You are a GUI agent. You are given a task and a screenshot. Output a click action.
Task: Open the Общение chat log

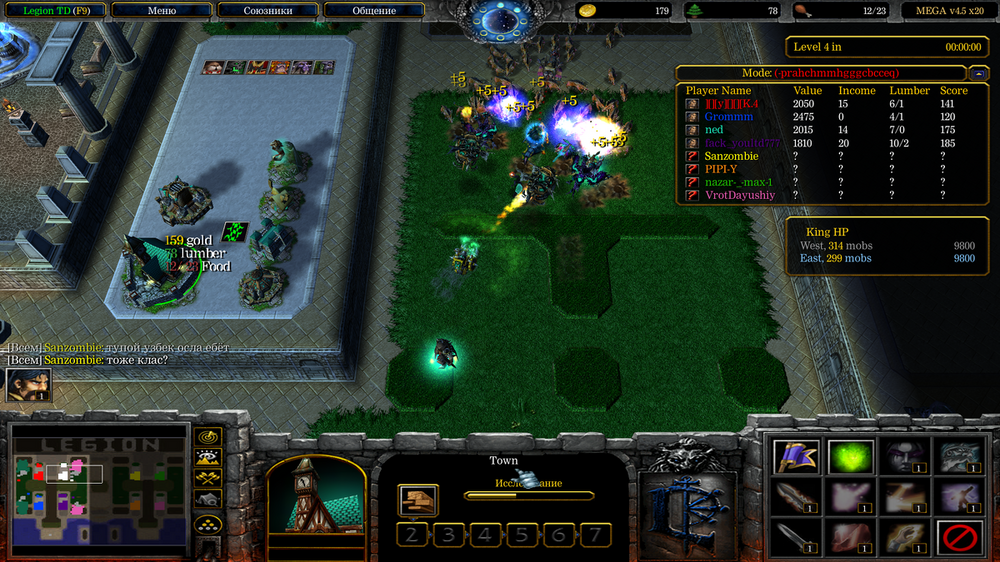click(x=374, y=11)
